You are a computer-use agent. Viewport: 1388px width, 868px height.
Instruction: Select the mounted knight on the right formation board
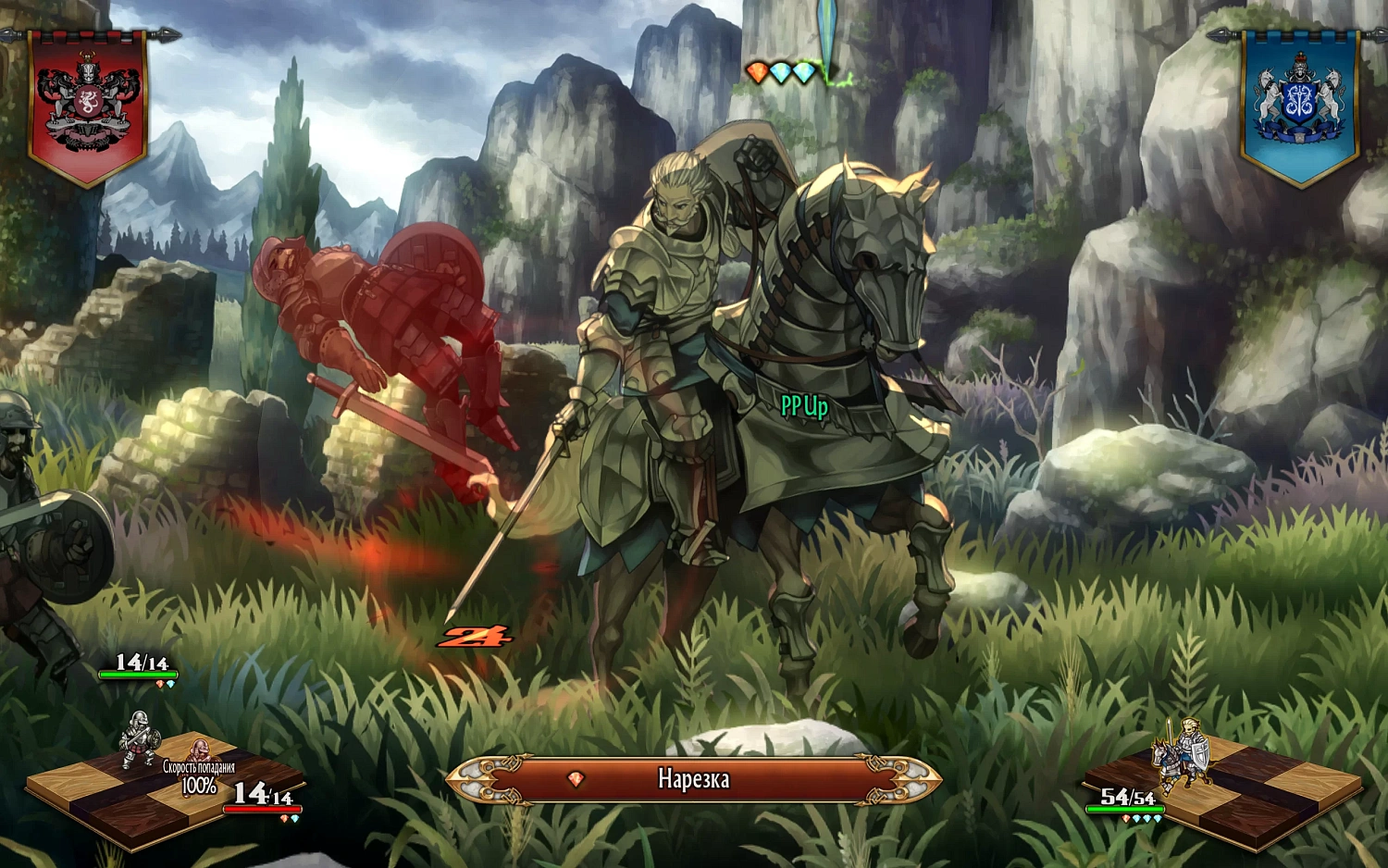click(1181, 752)
